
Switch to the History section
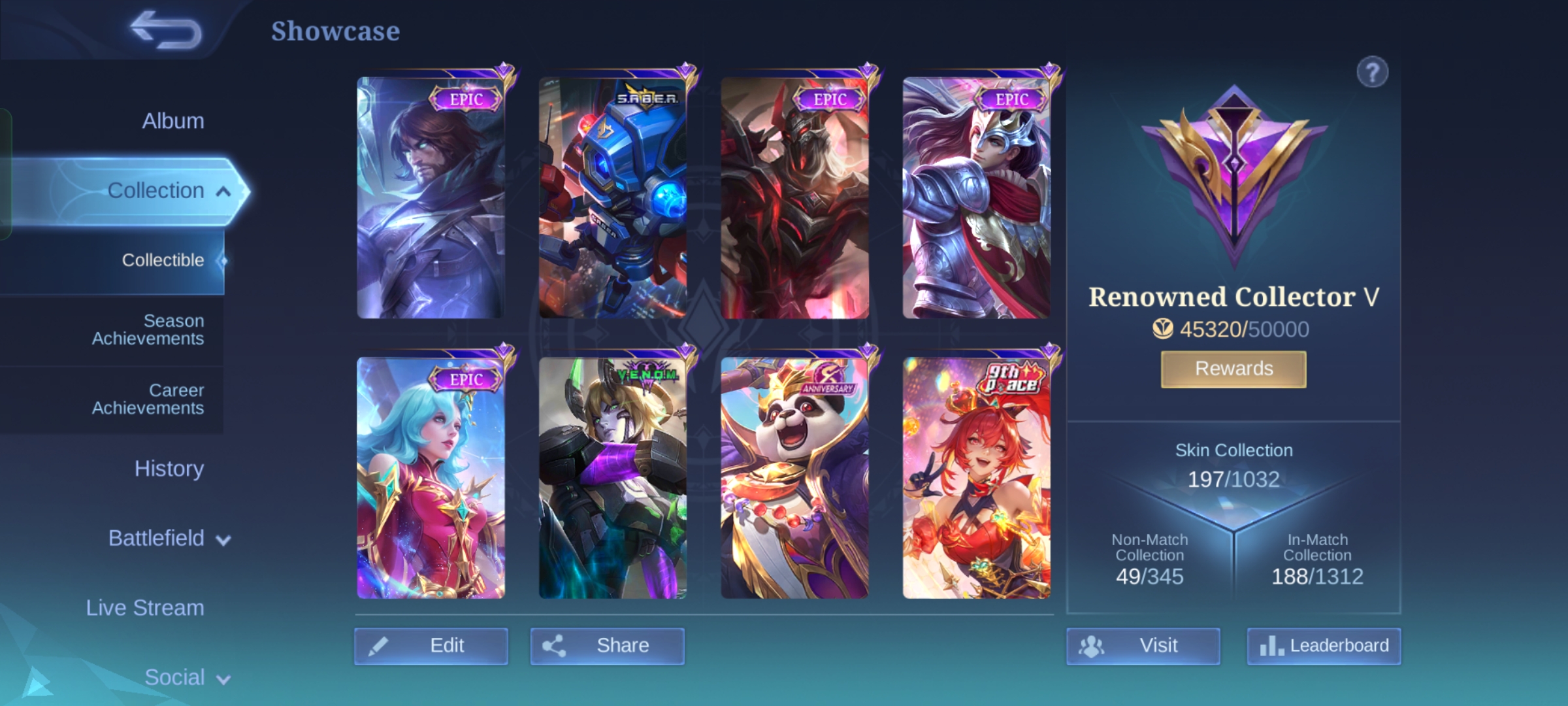169,469
